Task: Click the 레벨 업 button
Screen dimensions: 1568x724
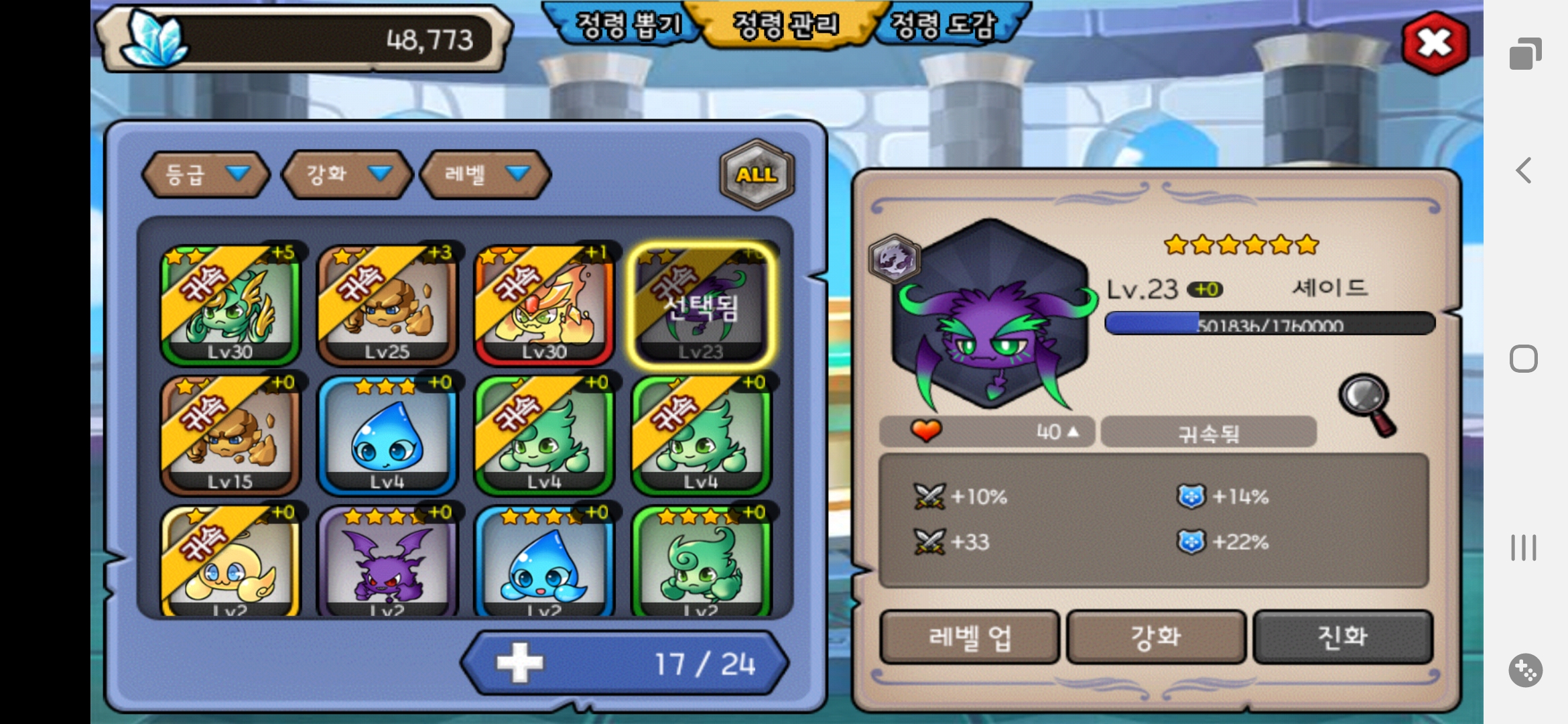Action: pyautogui.click(x=969, y=637)
